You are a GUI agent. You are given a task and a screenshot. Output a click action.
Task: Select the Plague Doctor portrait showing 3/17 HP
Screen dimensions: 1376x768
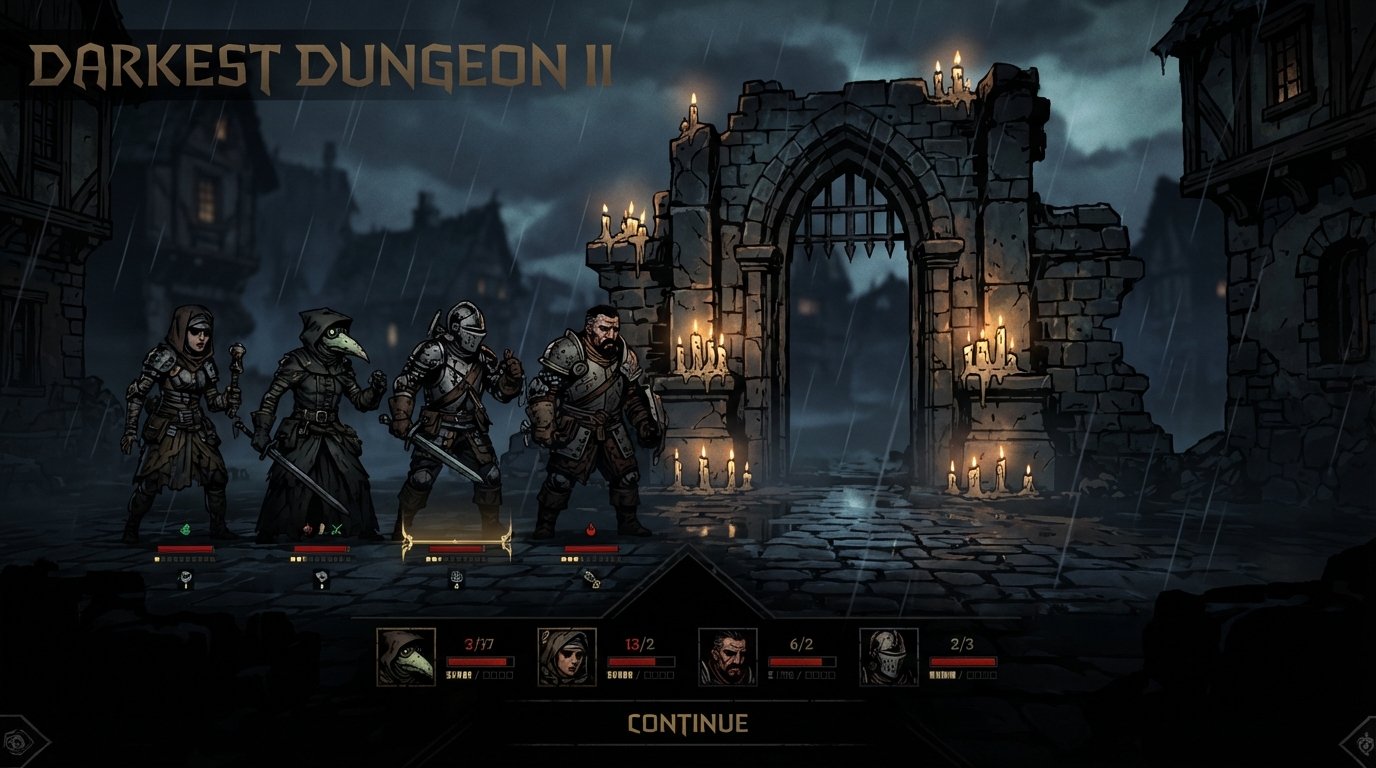403,654
